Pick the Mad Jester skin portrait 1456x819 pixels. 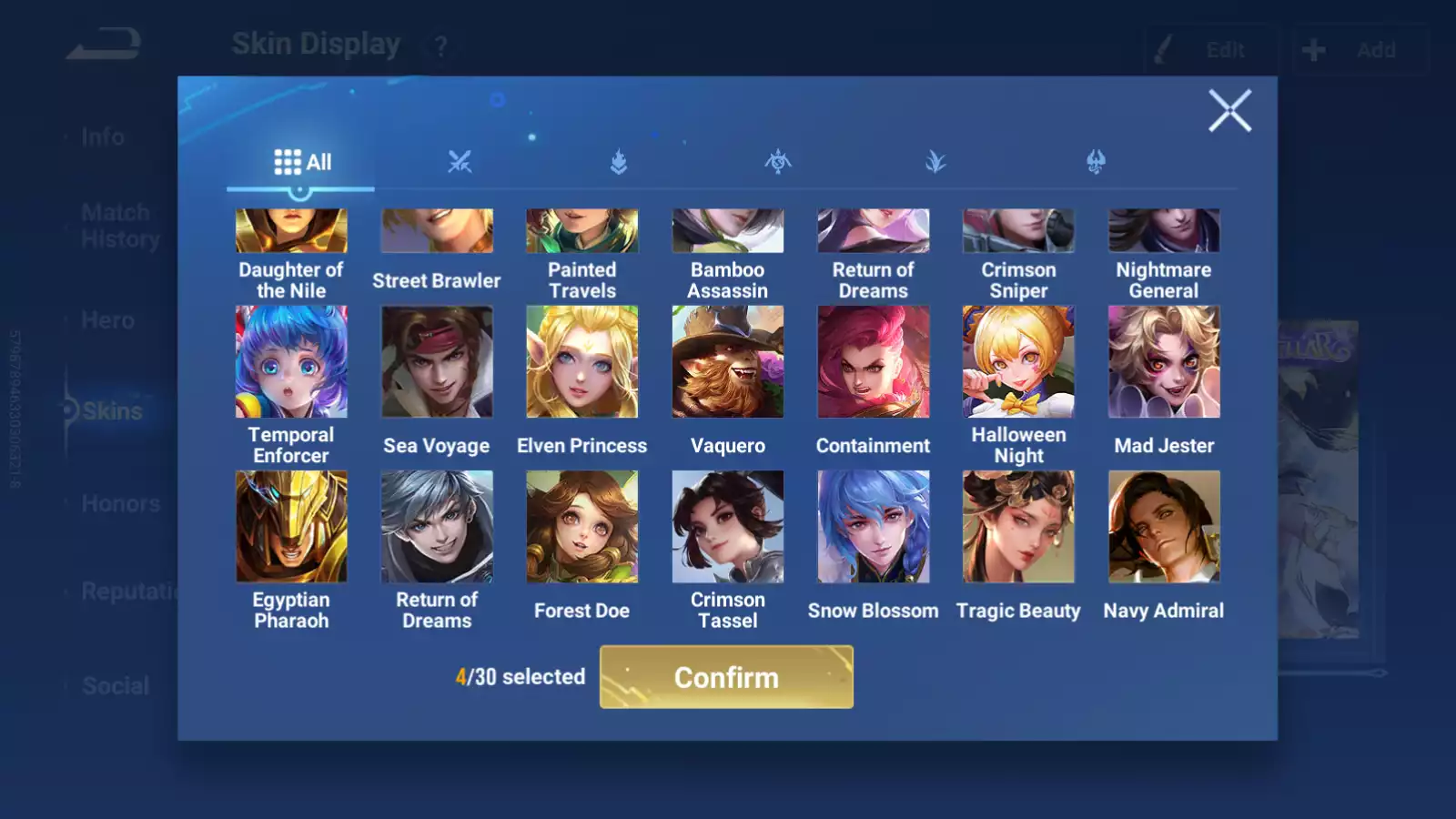pos(1164,362)
